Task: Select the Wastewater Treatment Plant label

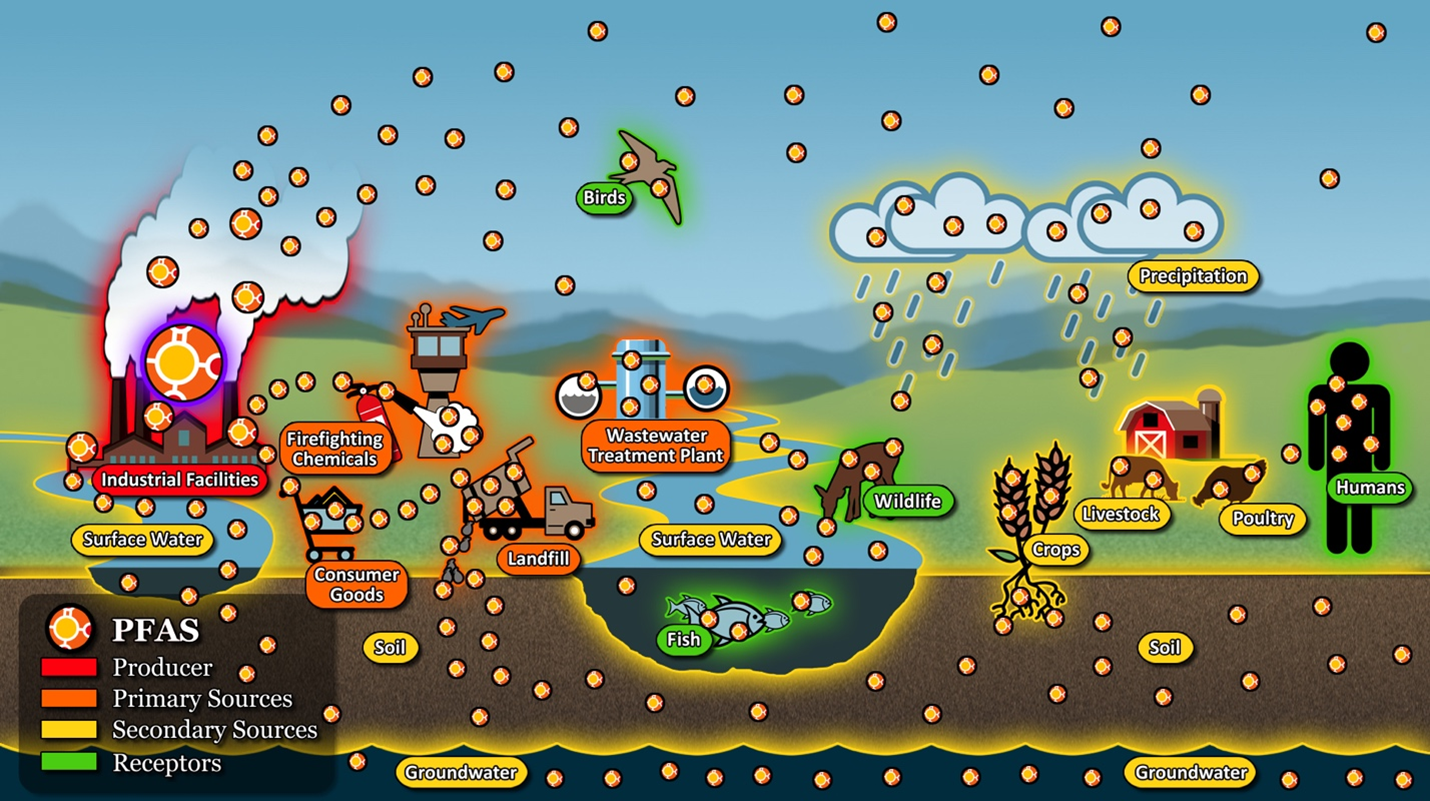Action: pos(656,446)
